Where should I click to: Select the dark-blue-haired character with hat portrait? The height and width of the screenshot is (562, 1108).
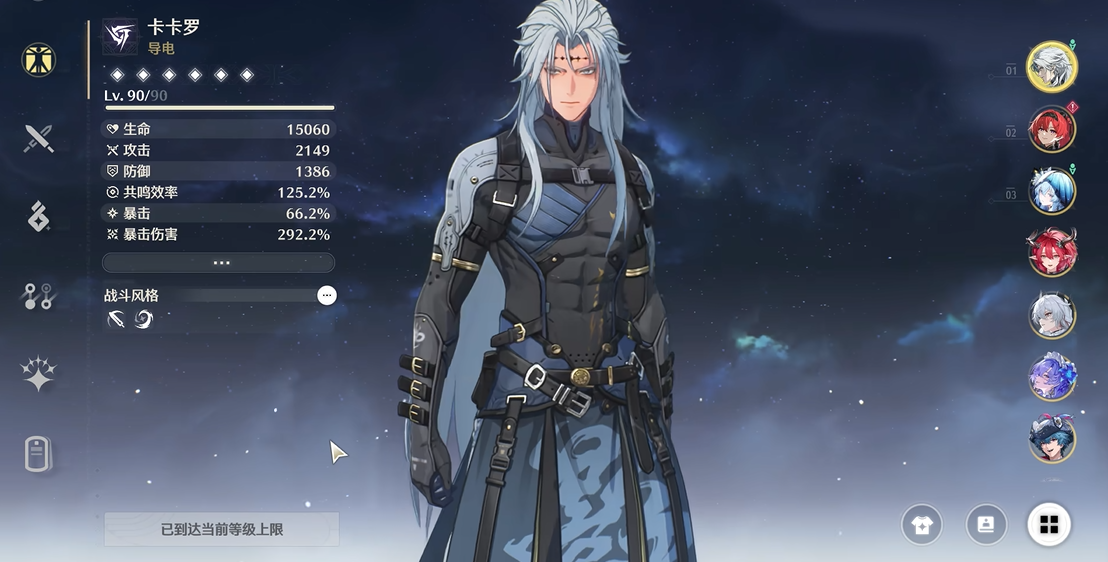(x=1052, y=439)
